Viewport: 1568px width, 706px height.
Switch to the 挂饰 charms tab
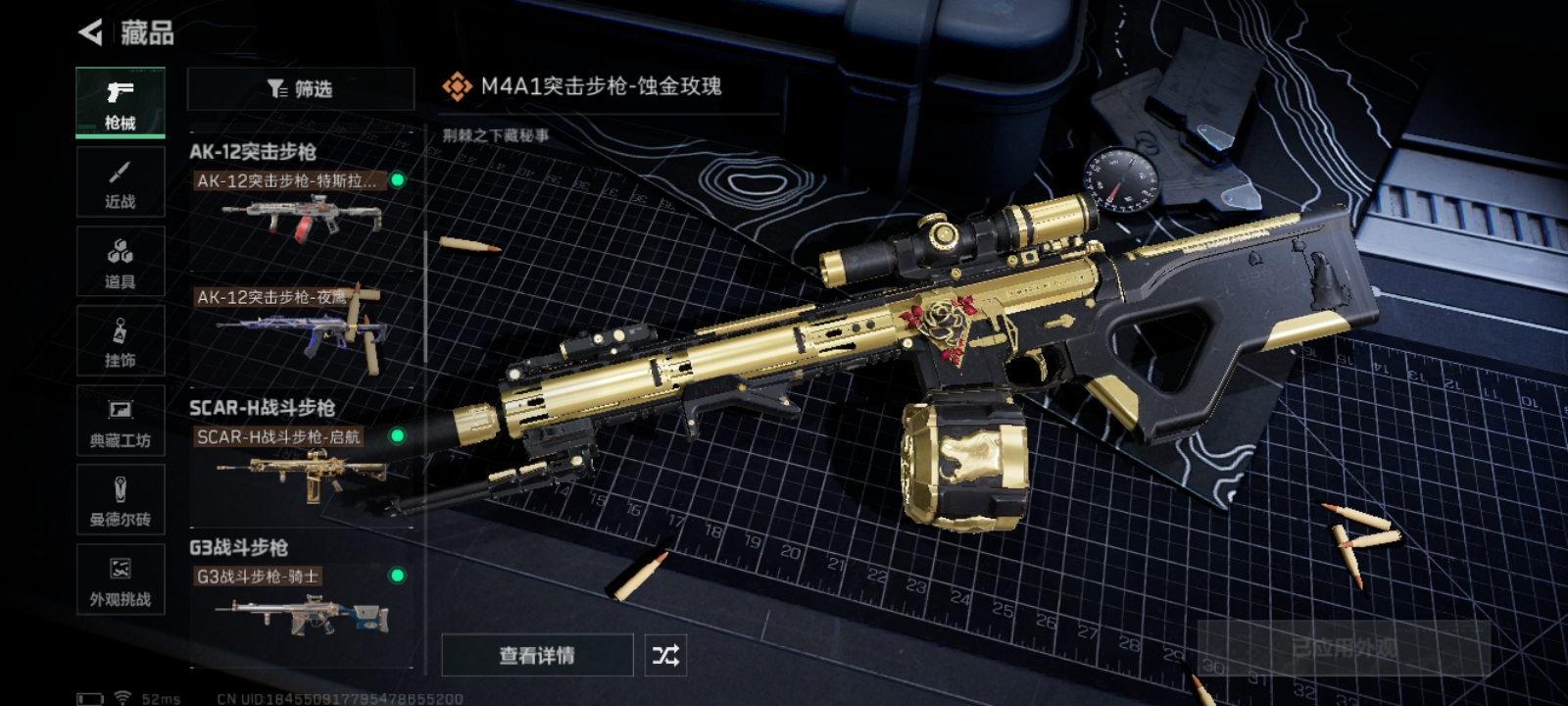(x=121, y=341)
